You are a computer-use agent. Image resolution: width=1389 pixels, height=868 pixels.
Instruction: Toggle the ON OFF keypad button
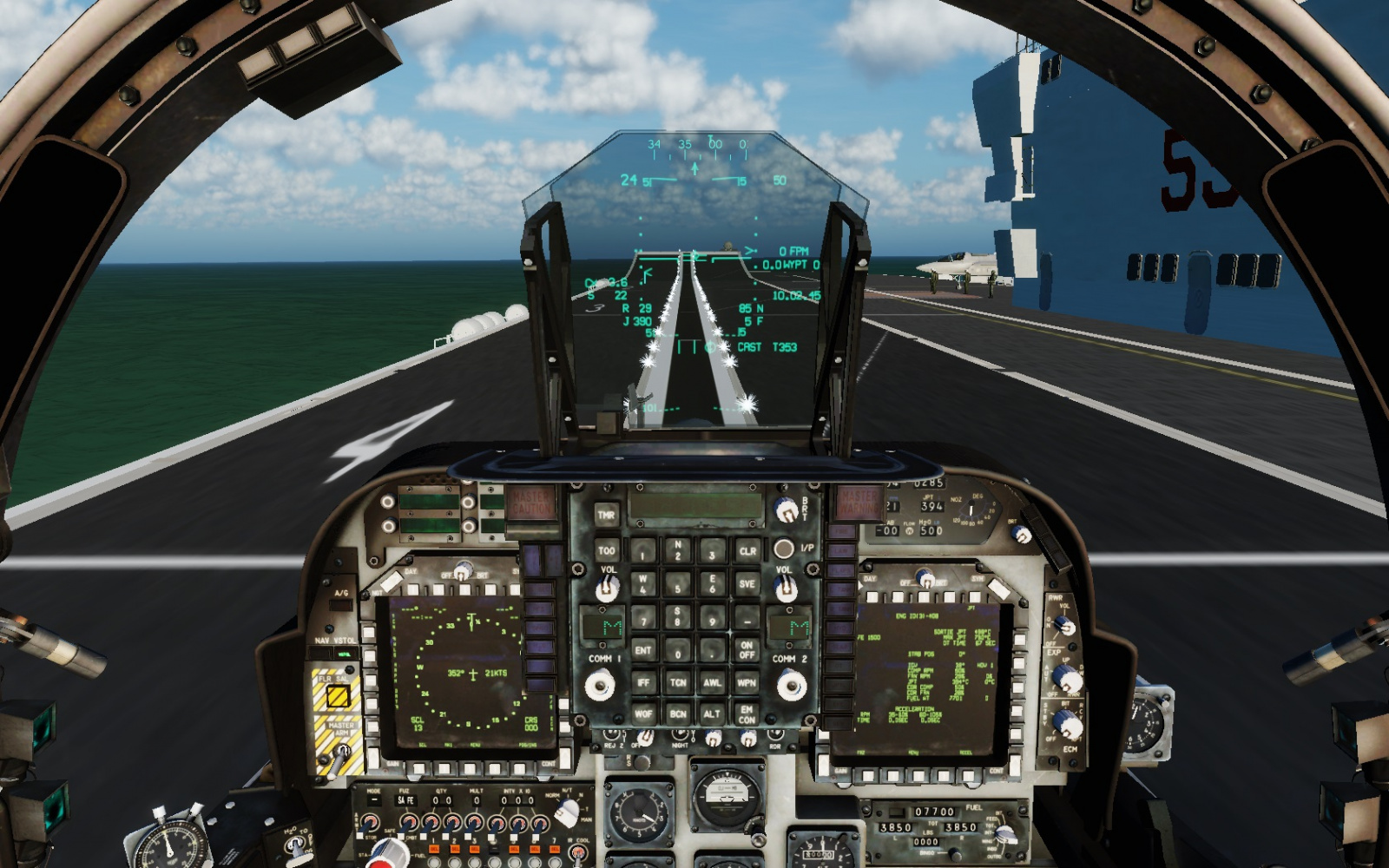click(747, 650)
